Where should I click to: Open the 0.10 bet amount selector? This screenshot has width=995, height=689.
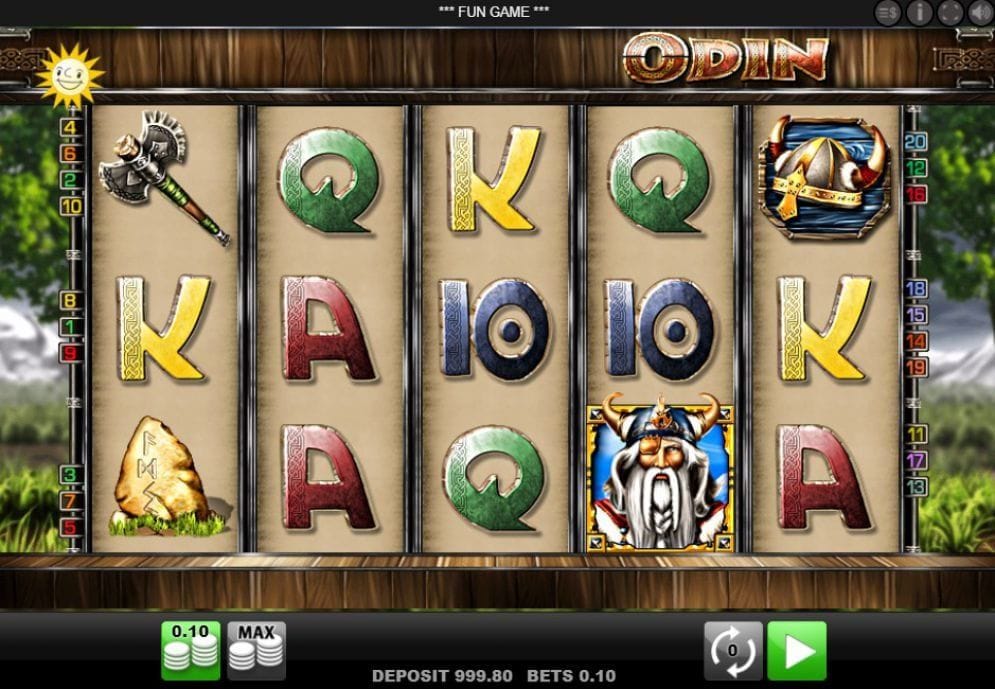[x=190, y=650]
